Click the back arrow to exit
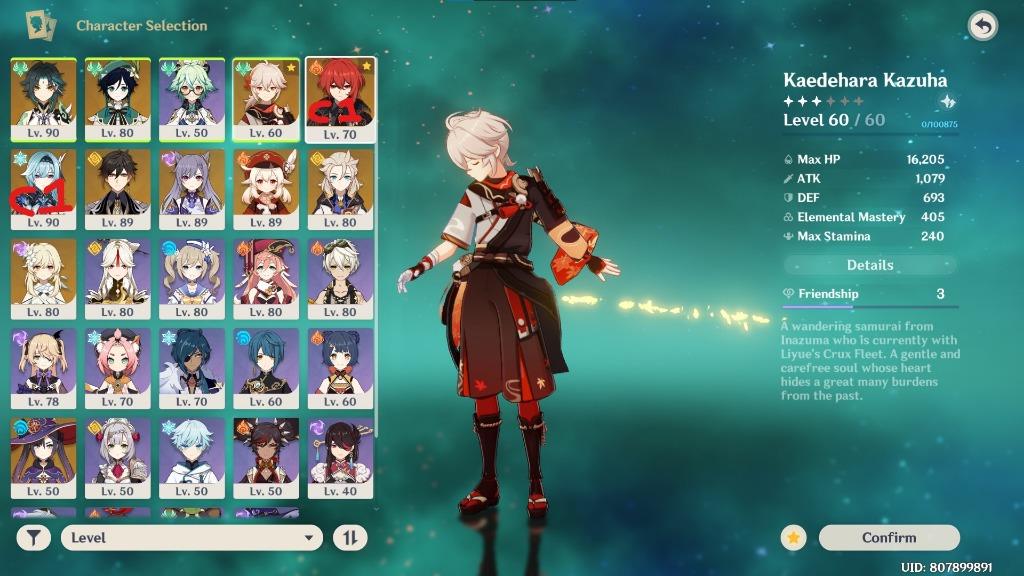This screenshot has height=576, width=1024. 982,26
